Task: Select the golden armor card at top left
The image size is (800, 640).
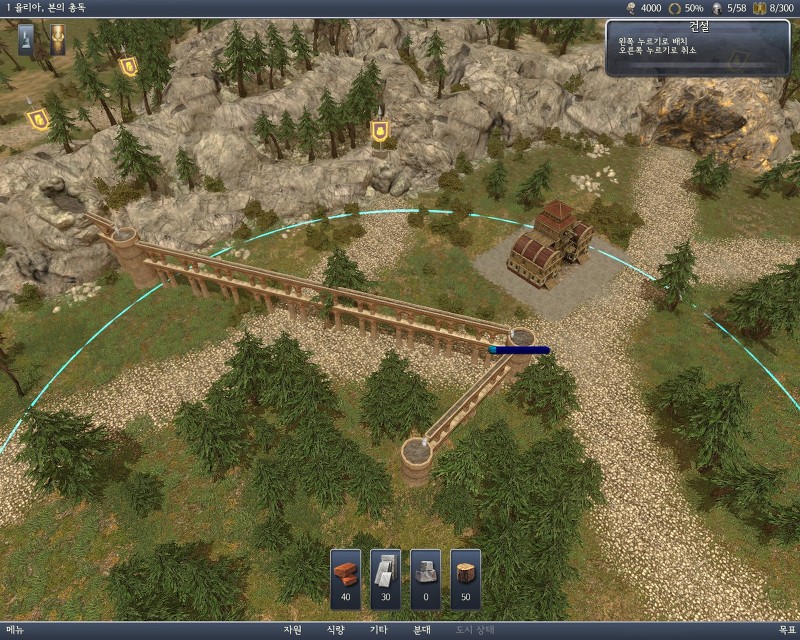Action: [58, 39]
